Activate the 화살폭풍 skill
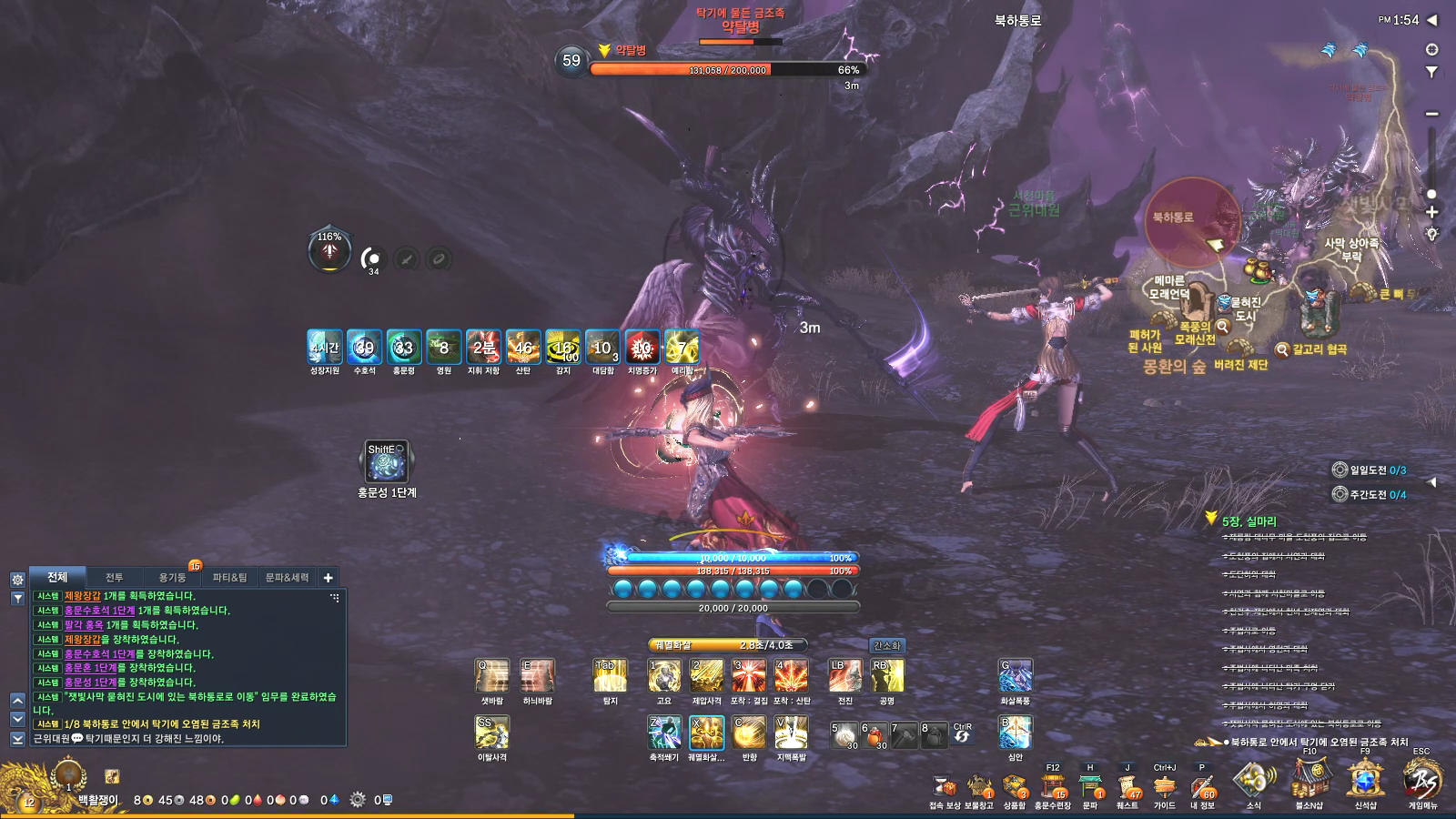 point(1015,677)
